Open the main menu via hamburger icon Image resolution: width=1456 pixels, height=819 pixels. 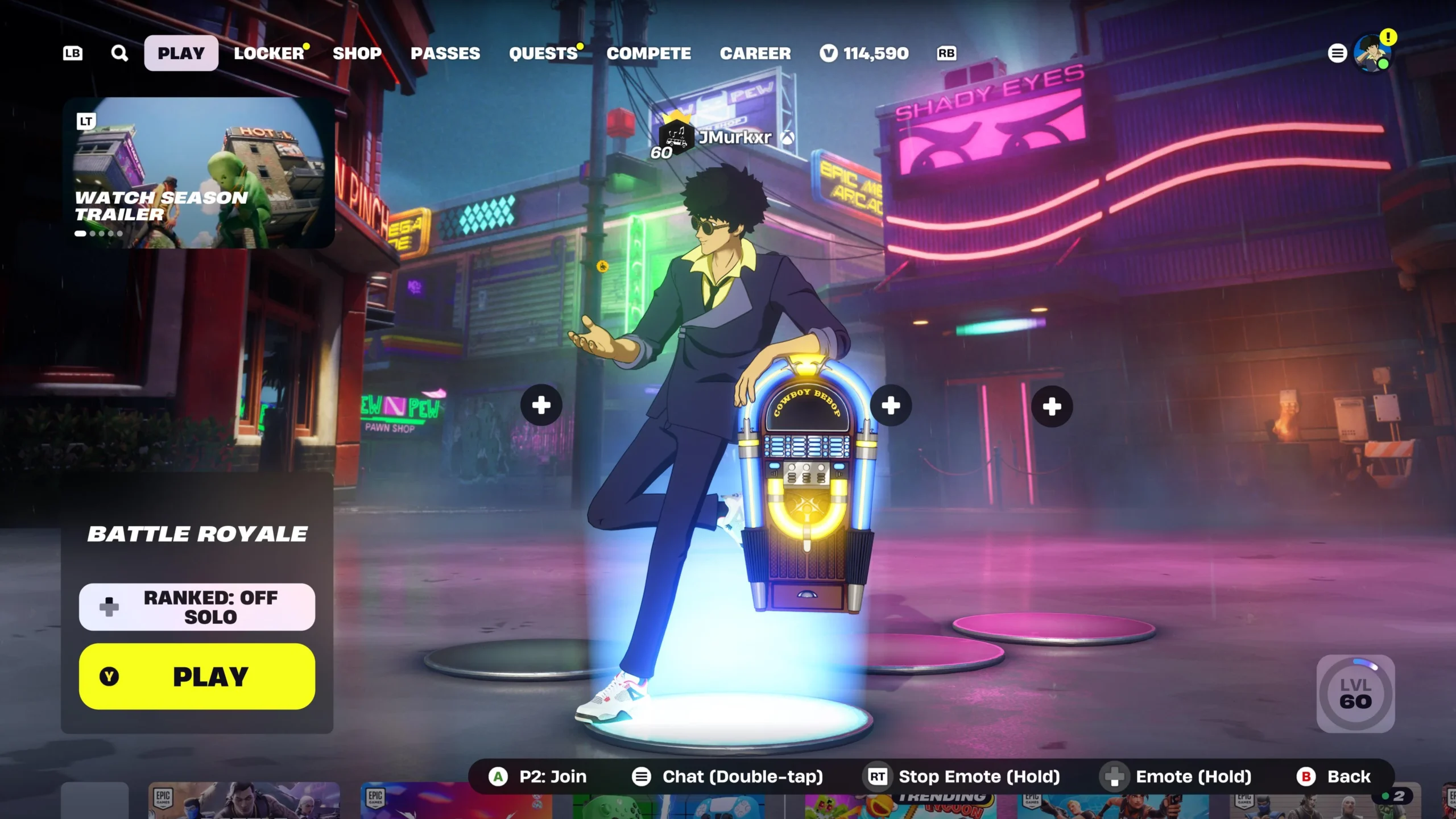[1337, 53]
